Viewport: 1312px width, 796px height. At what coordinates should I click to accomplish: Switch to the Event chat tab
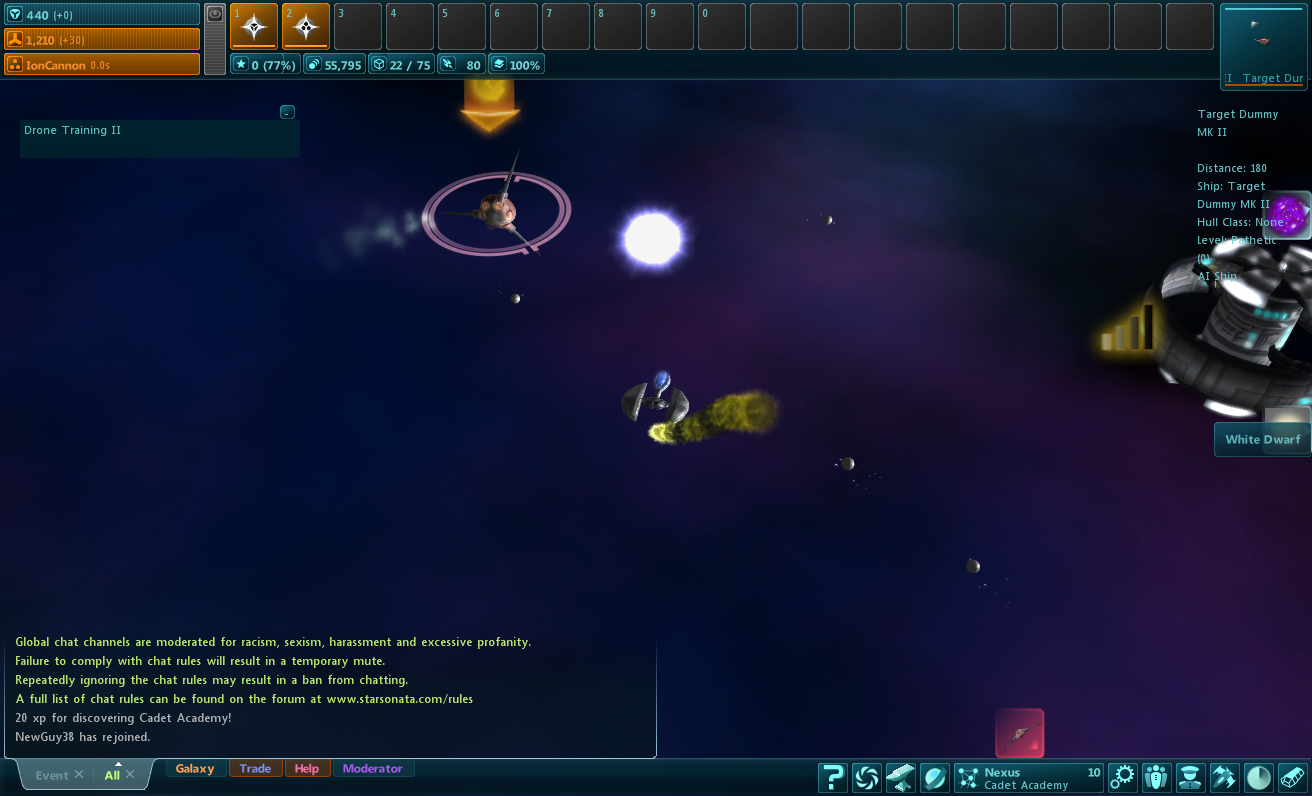[51, 775]
